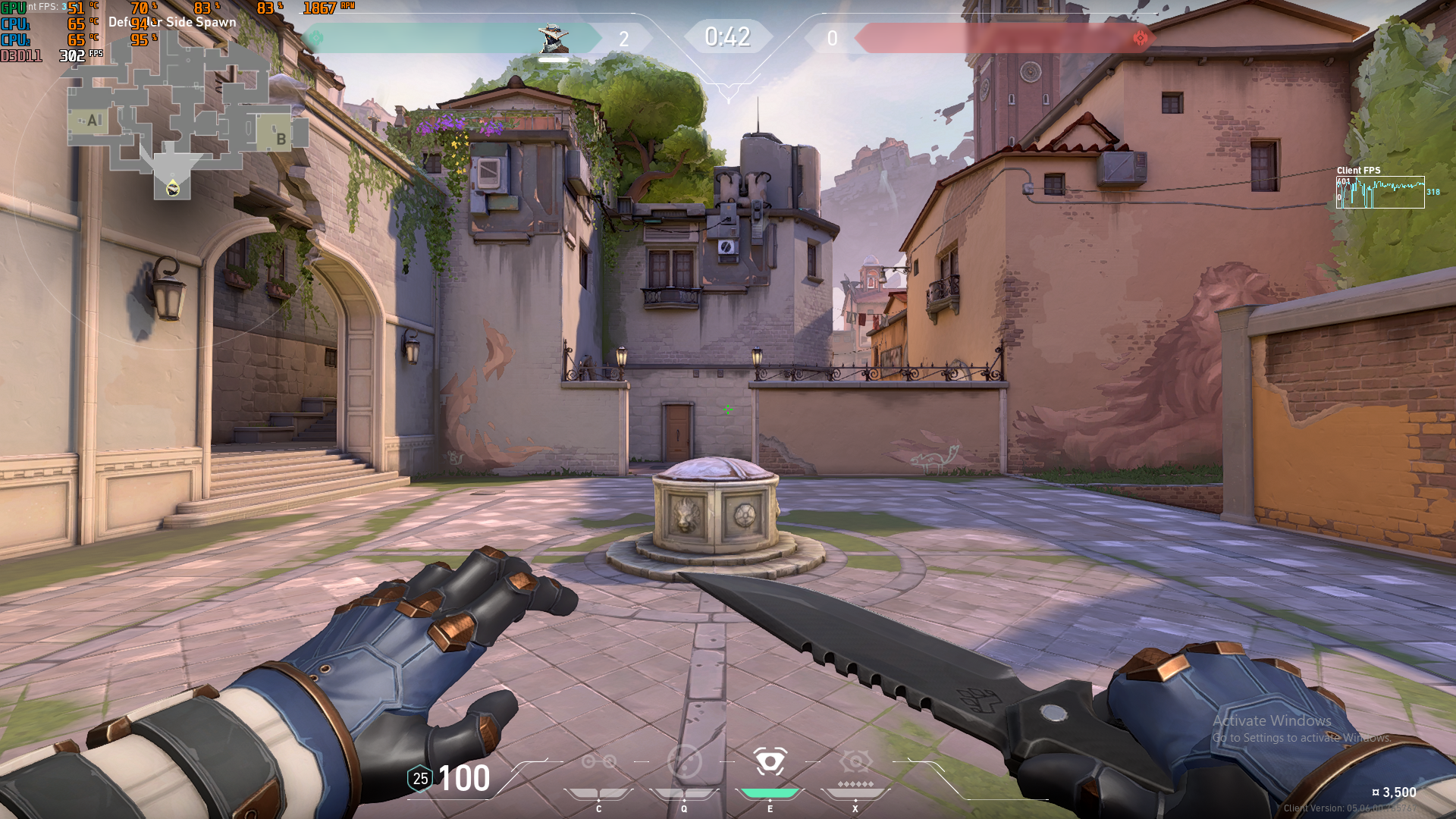1456x819 pixels.
Task: Click the teal defender team emblem
Action: click(316, 38)
